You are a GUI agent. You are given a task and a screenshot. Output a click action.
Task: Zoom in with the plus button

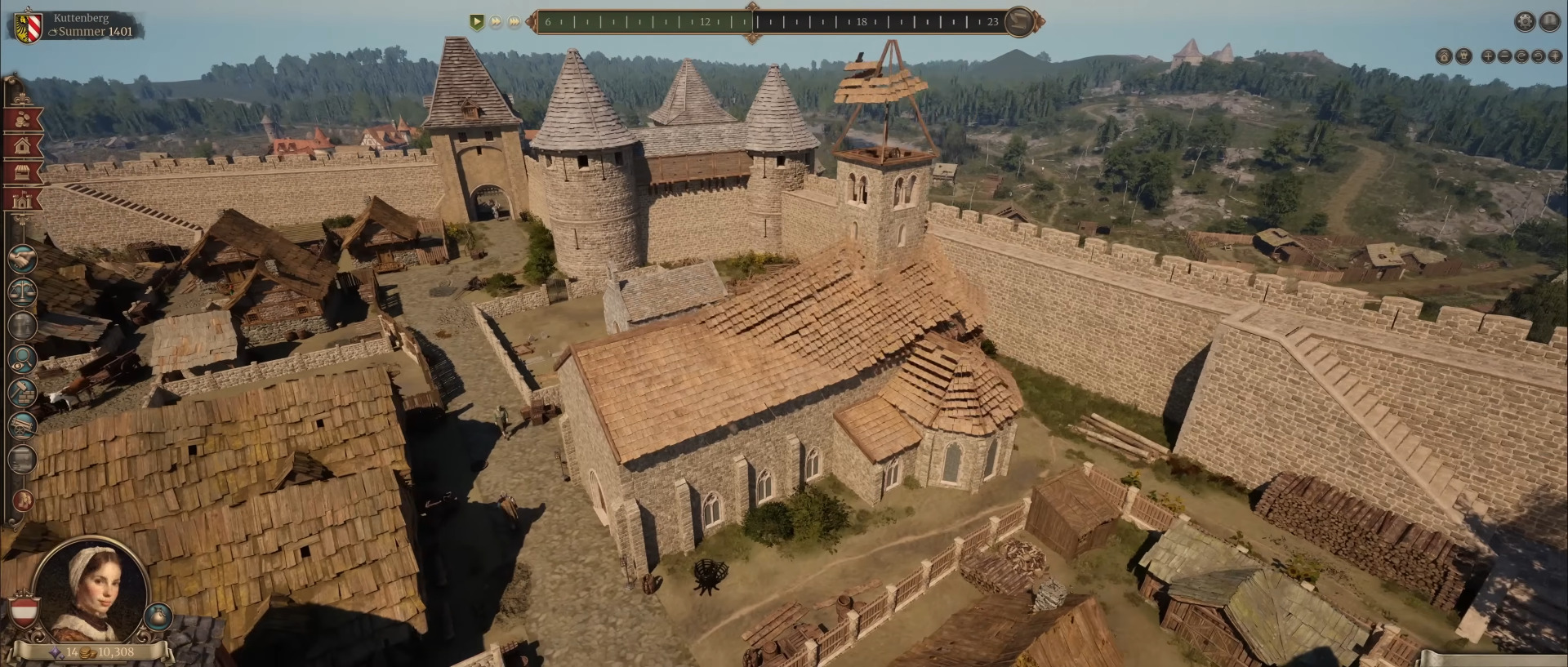1488,56
